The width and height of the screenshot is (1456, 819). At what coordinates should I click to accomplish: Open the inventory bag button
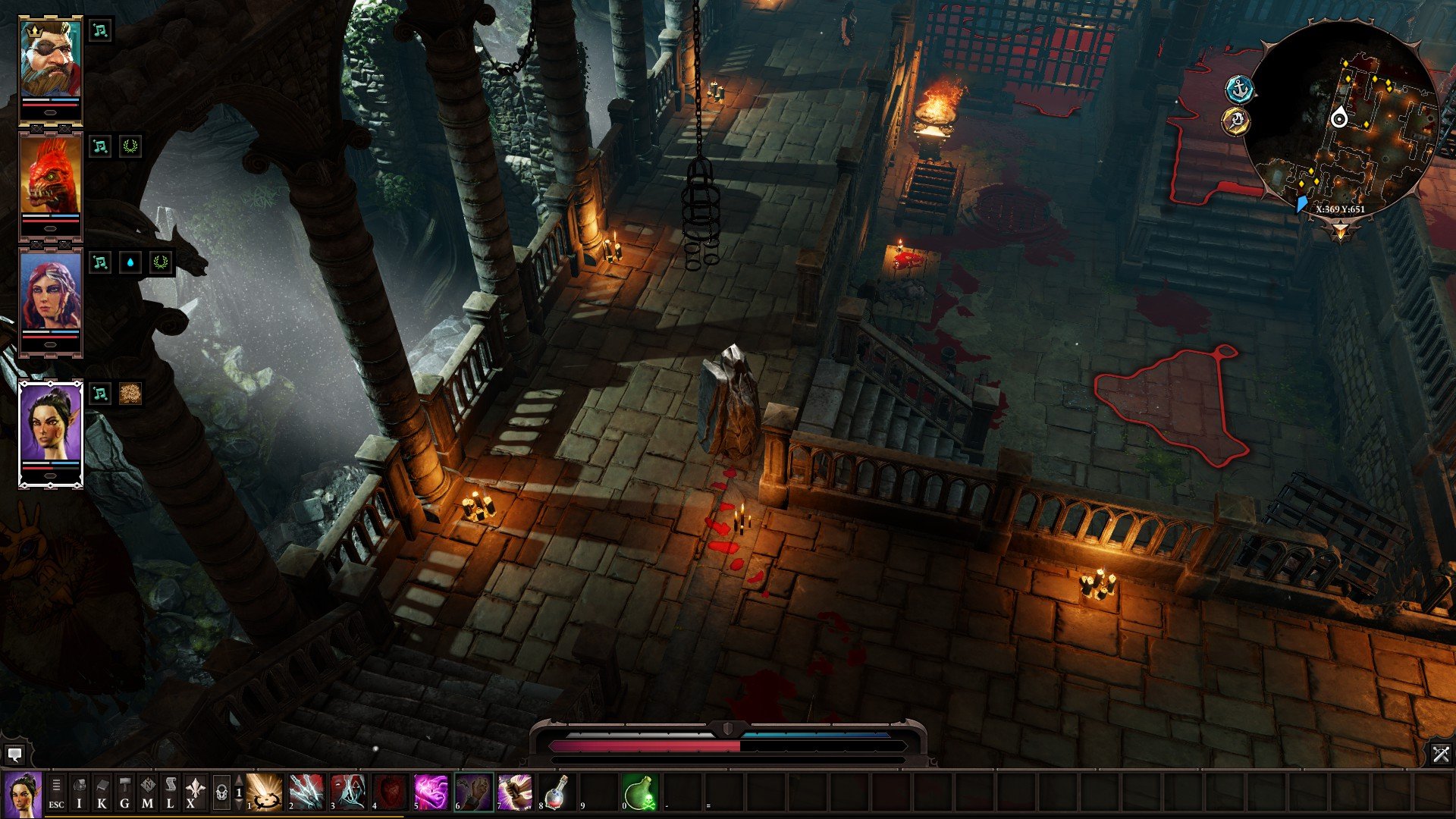79,792
